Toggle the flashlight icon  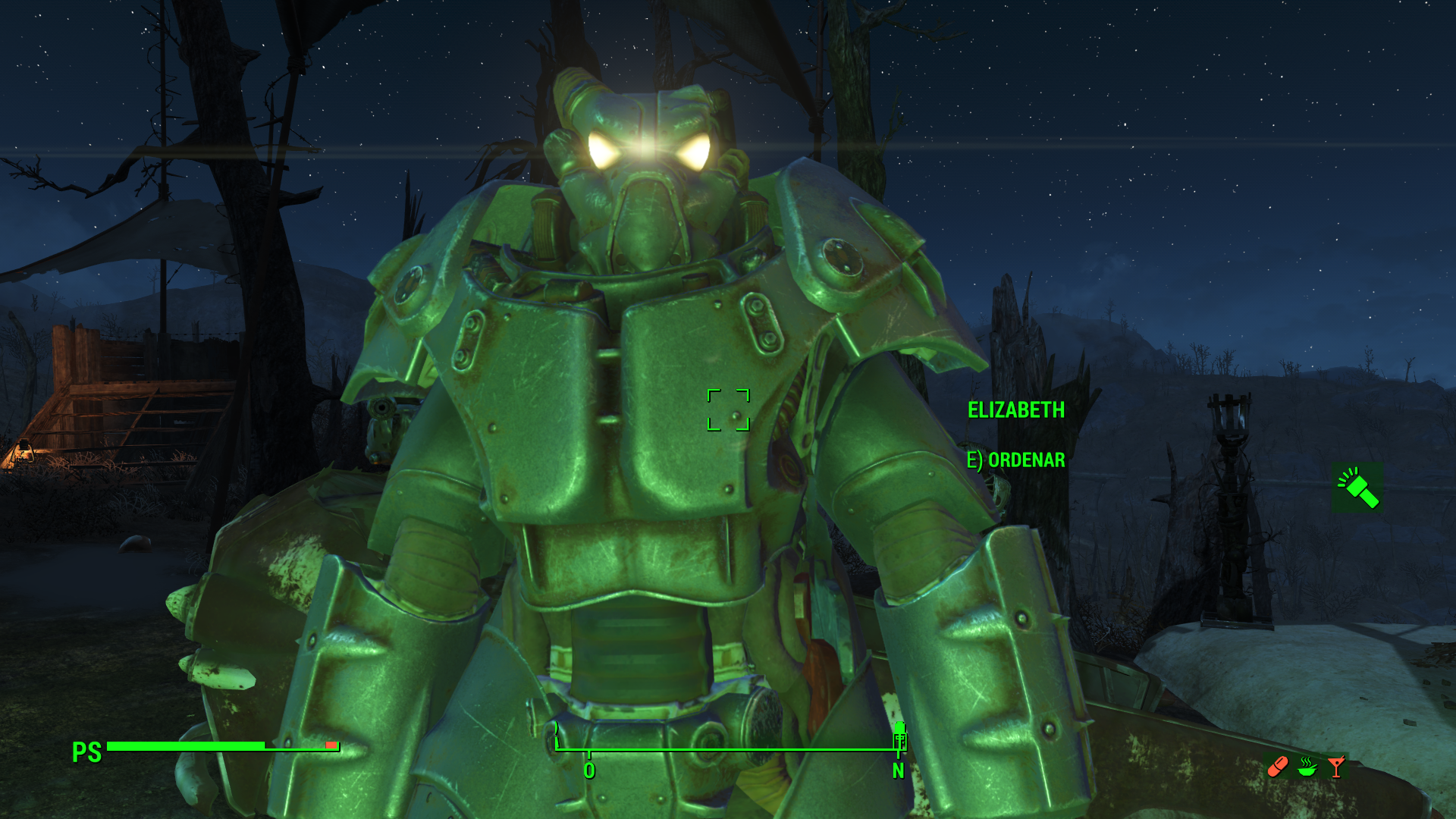pyautogui.click(x=1357, y=488)
